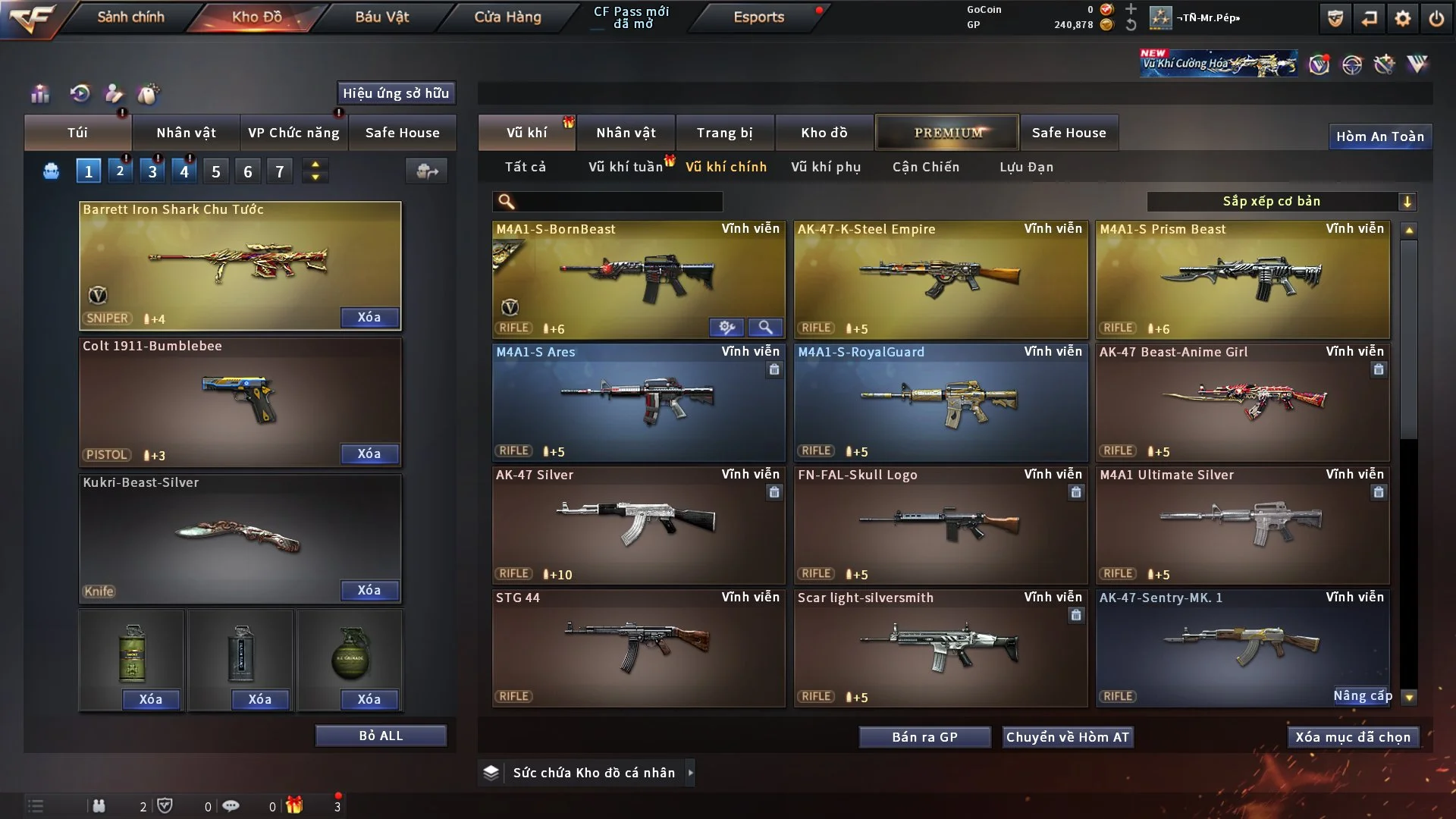Click Chuyển về Hòm AT button
Image resolution: width=1456 pixels, height=819 pixels.
pos(1067,737)
